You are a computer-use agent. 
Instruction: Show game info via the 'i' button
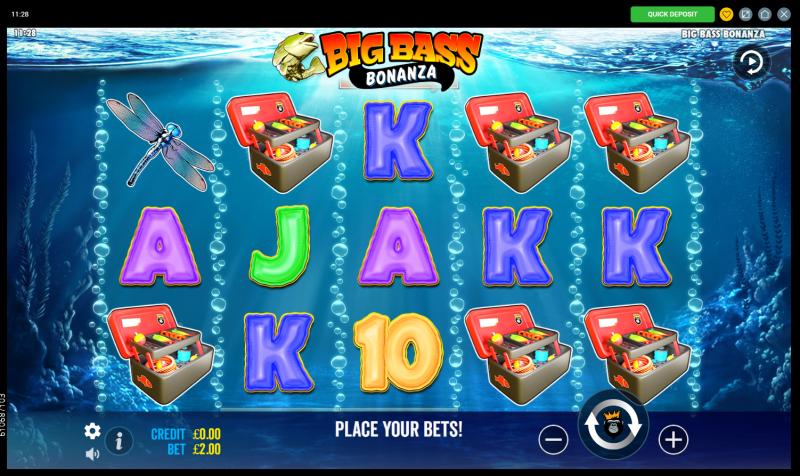(119, 439)
